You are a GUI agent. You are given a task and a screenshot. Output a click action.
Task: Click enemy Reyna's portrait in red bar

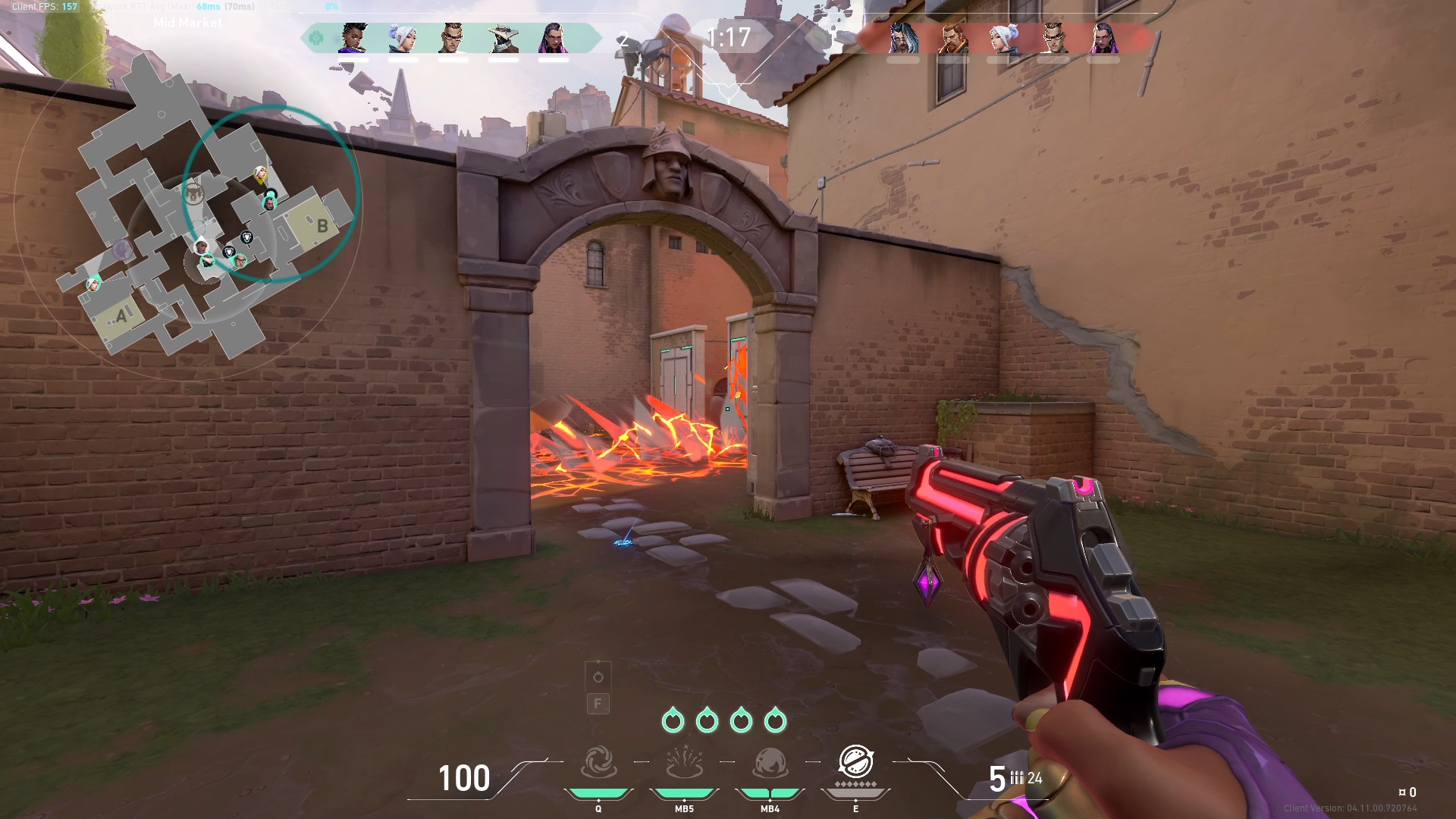pyautogui.click(x=1103, y=38)
